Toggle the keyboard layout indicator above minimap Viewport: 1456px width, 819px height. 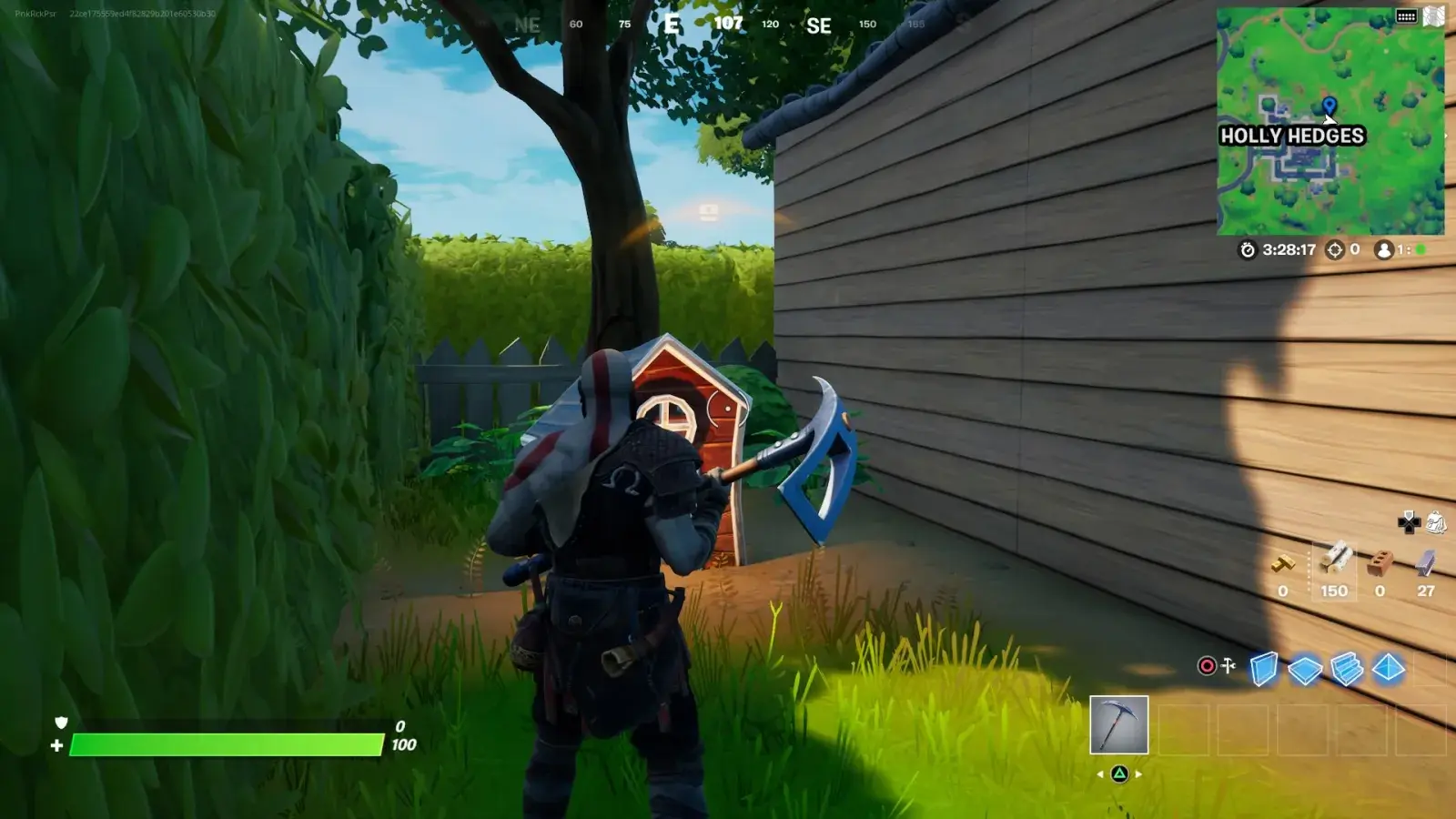[1407, 15]
